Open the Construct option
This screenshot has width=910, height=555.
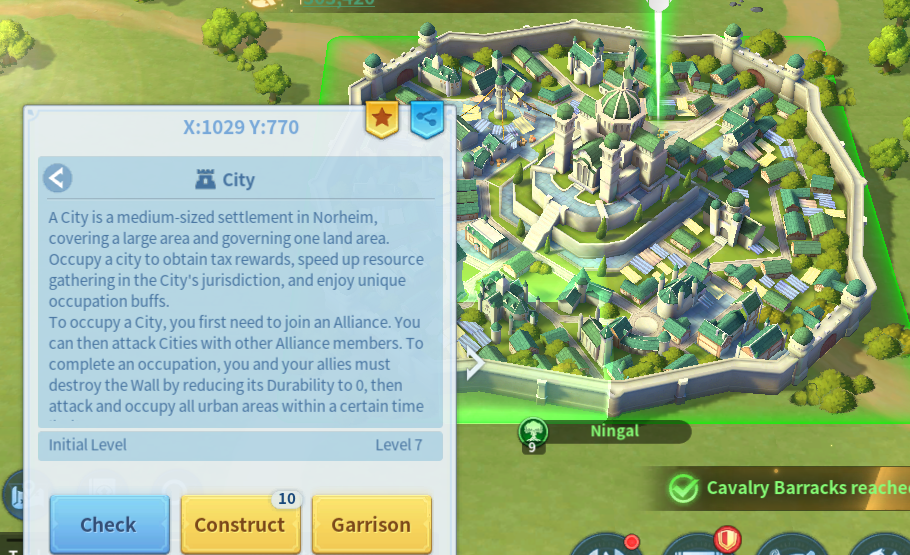tap(240, 524)
